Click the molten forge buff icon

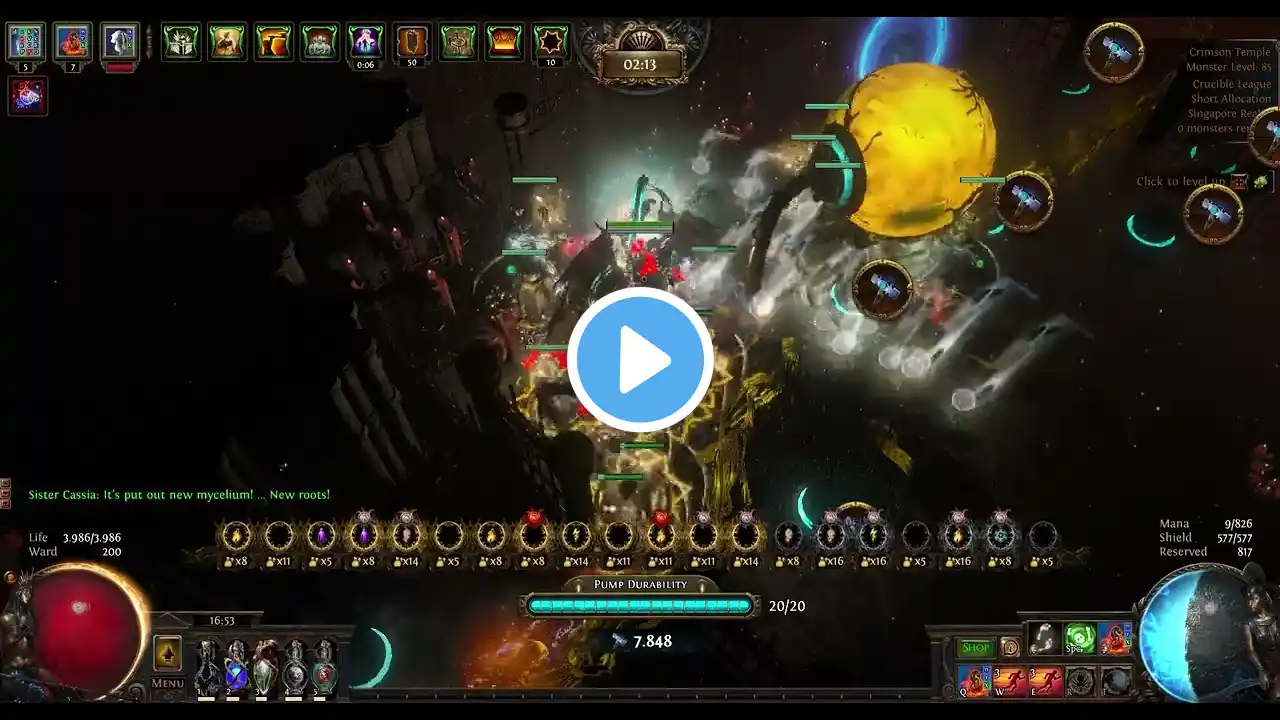(x=504, y=42)
